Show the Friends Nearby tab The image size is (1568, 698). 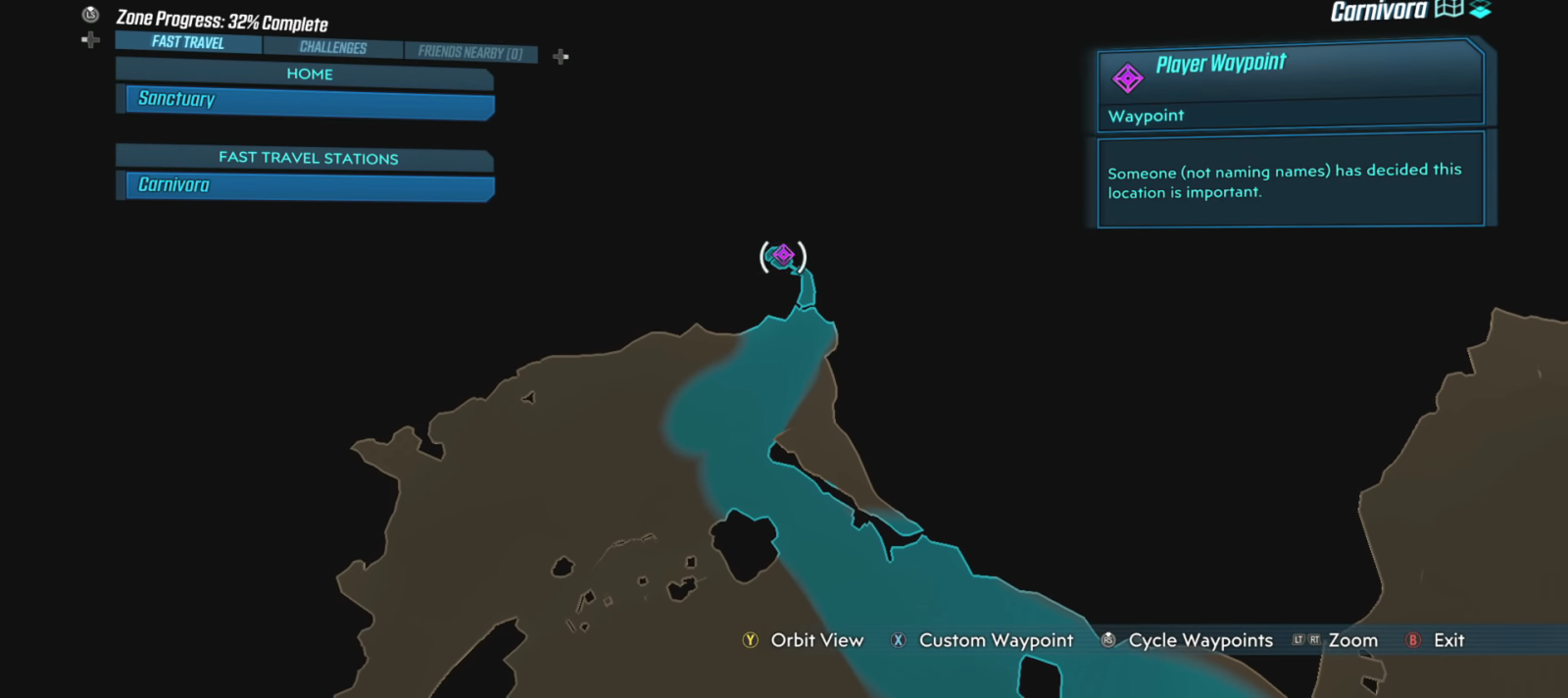click(x=470, y=52)
